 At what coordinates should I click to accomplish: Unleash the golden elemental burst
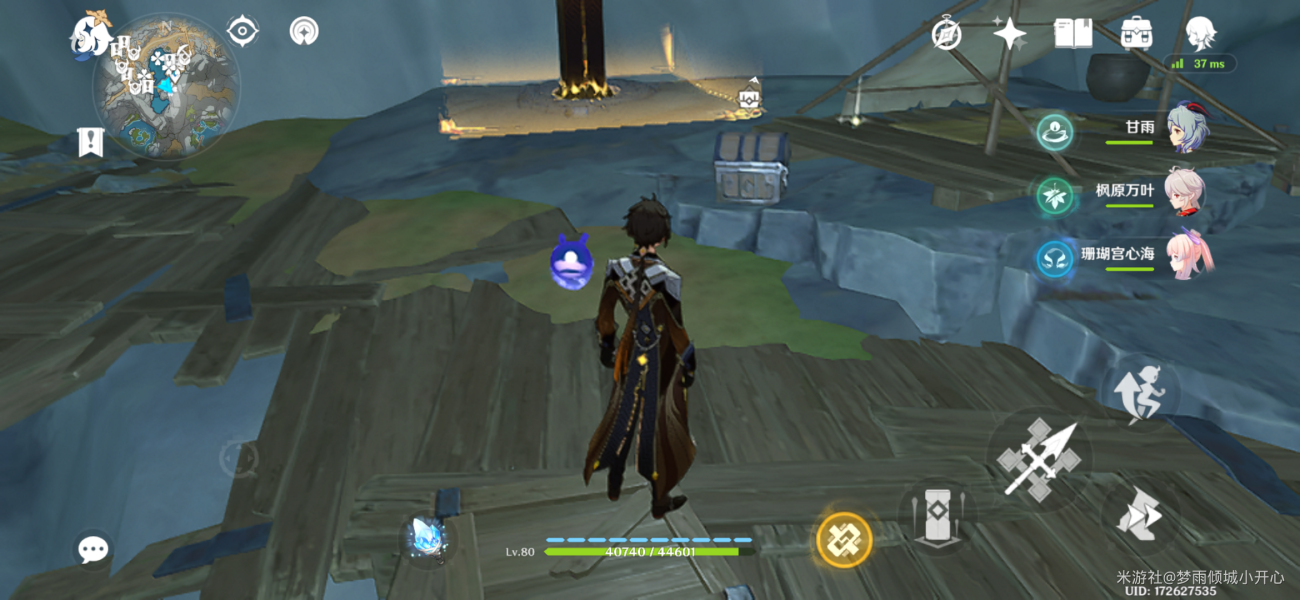(x=844, y=540)
